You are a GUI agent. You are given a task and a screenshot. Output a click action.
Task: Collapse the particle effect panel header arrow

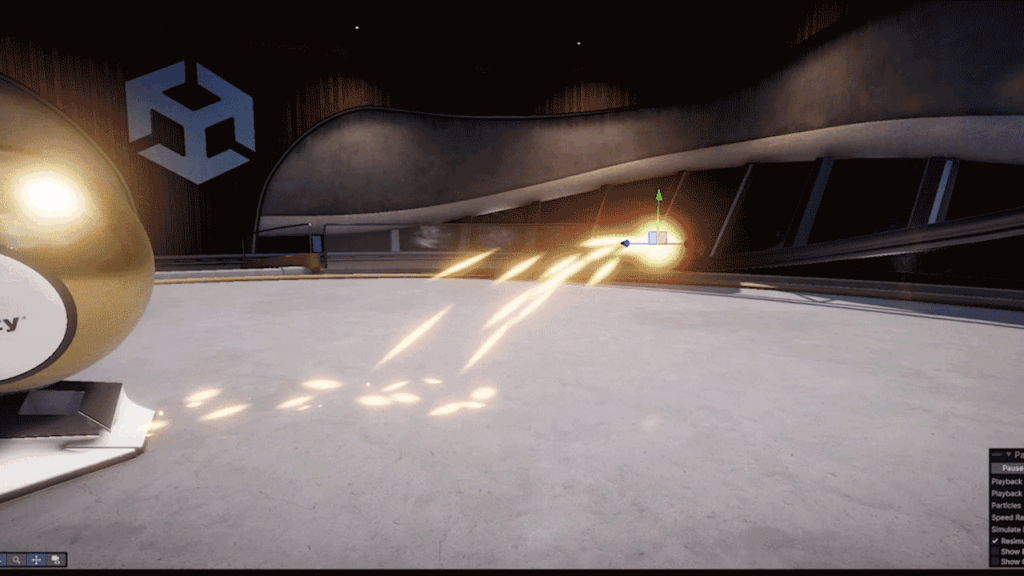tap(1008, 455)
